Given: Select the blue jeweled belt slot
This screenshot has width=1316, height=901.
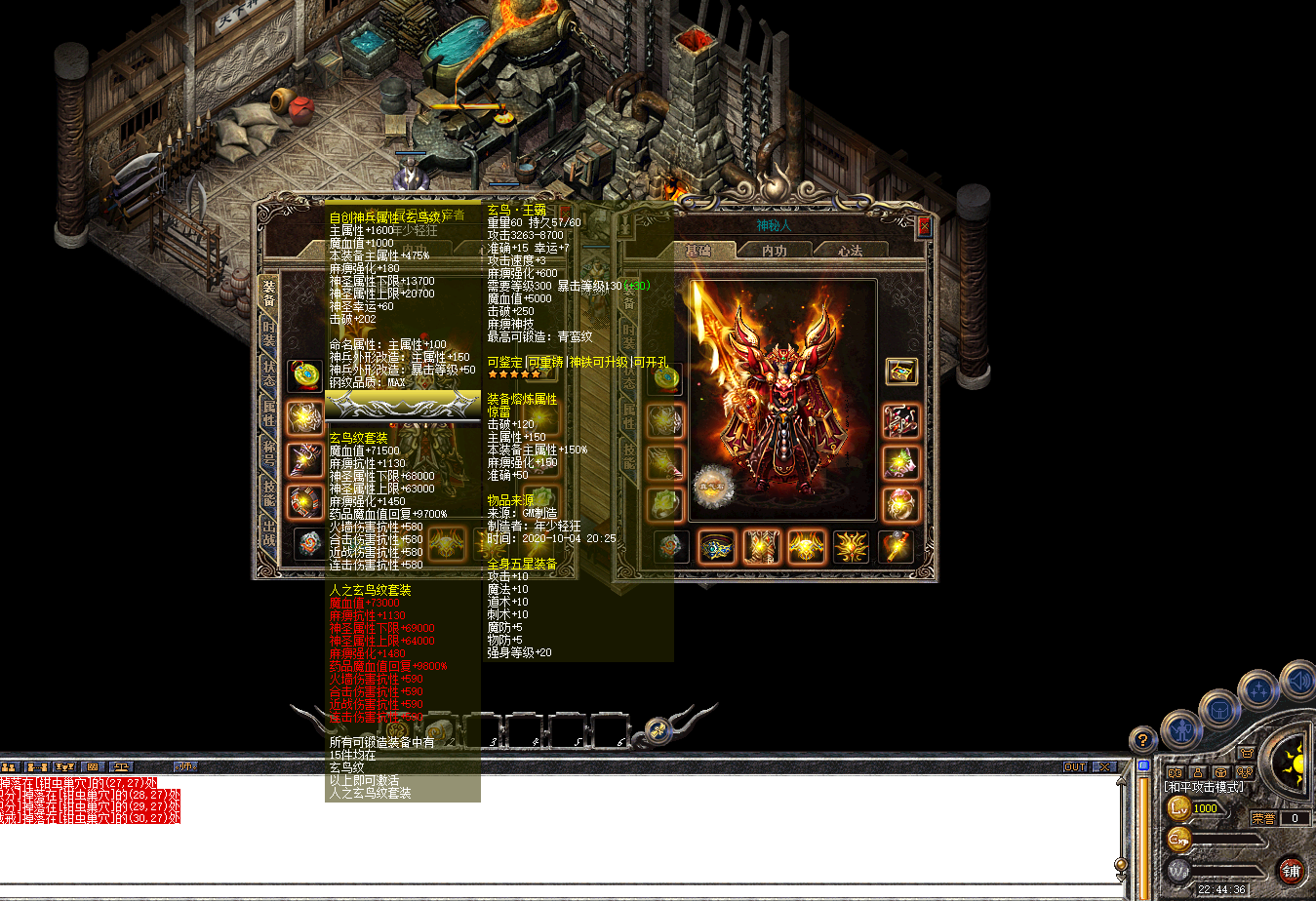Looking at the screenshot, I should (x=717, y=547).
